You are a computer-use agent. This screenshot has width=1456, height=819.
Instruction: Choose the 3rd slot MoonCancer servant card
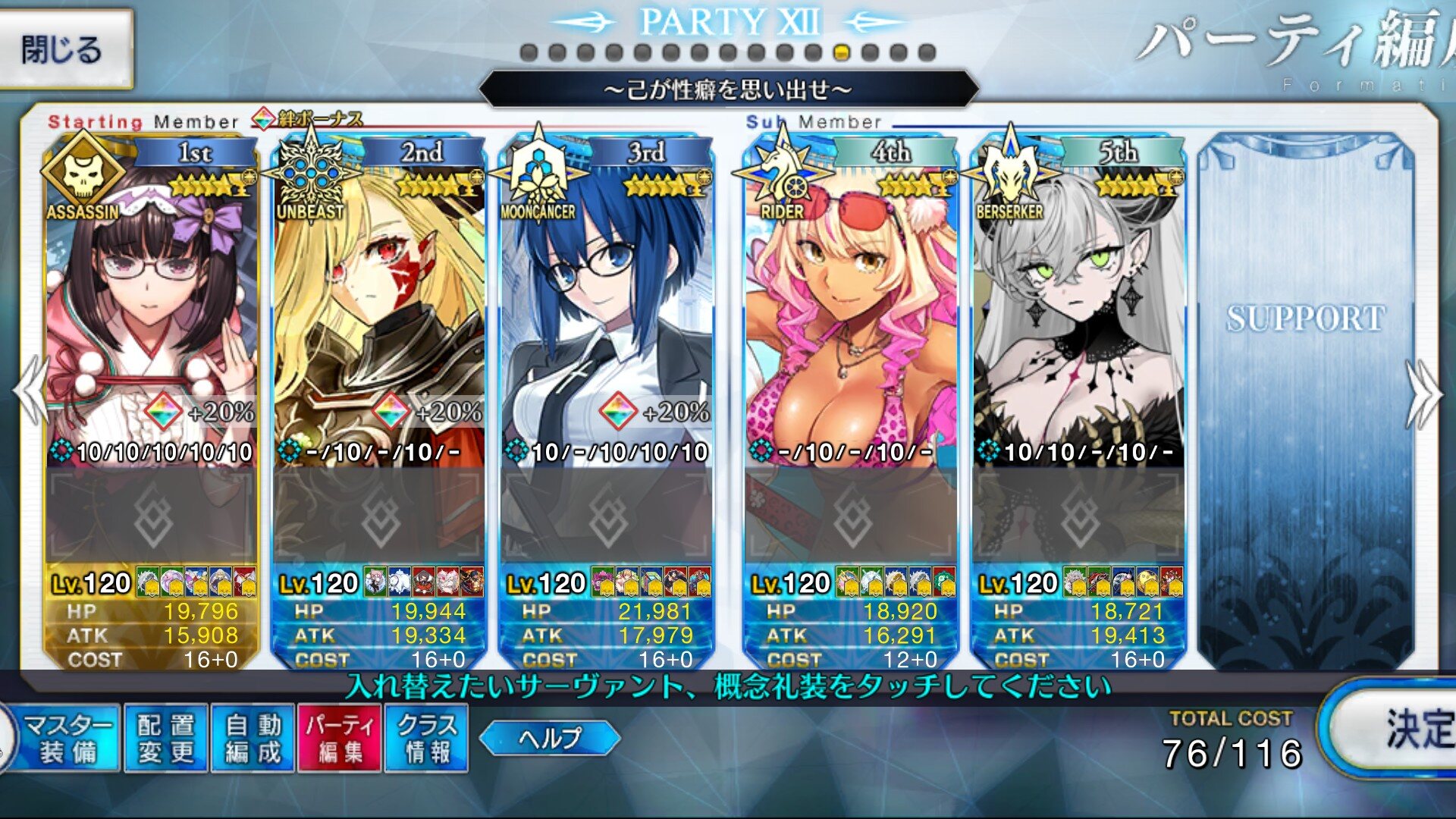click(x=607, y=303)
